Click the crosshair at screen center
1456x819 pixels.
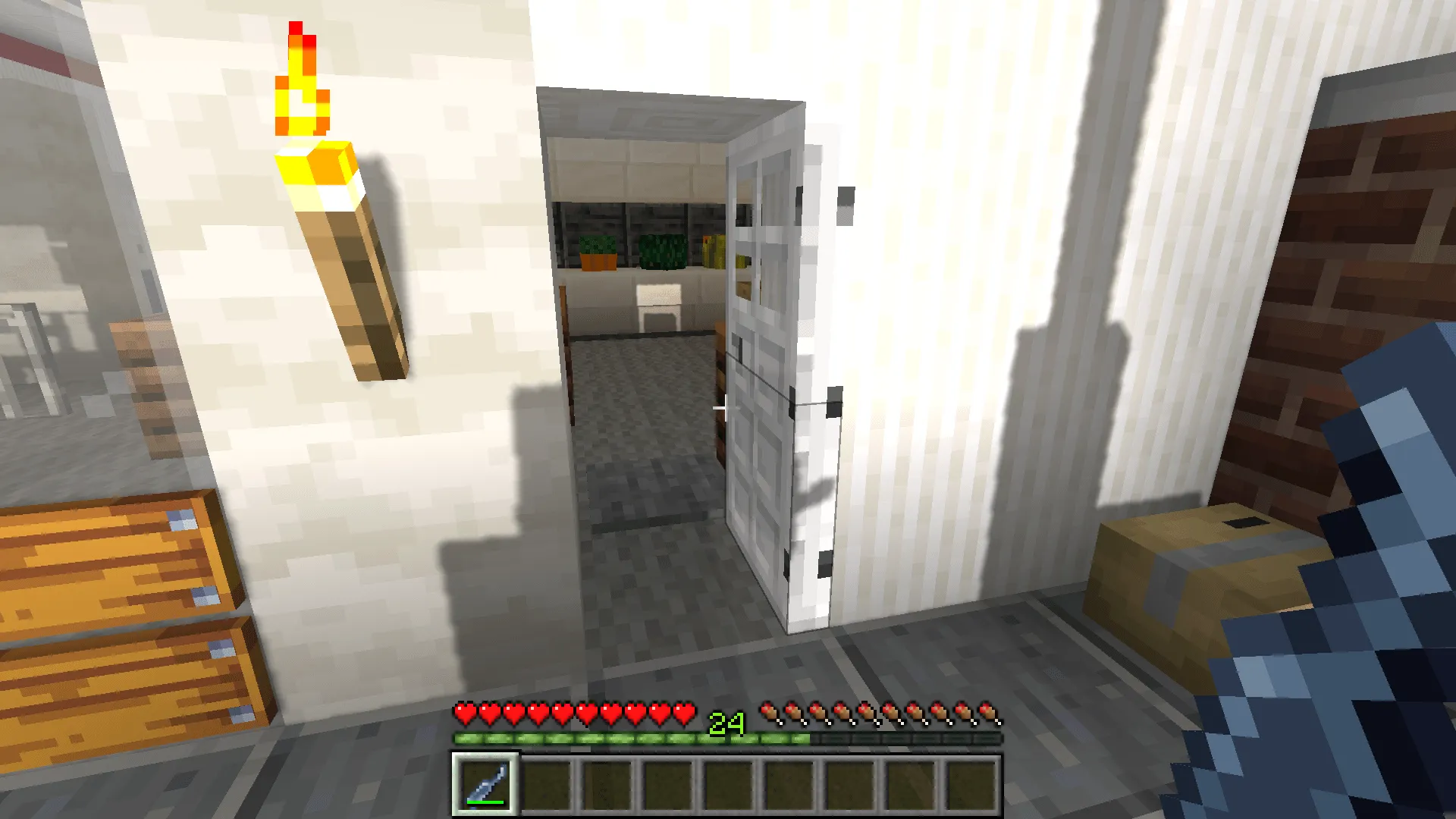click(x=724, y=407)
